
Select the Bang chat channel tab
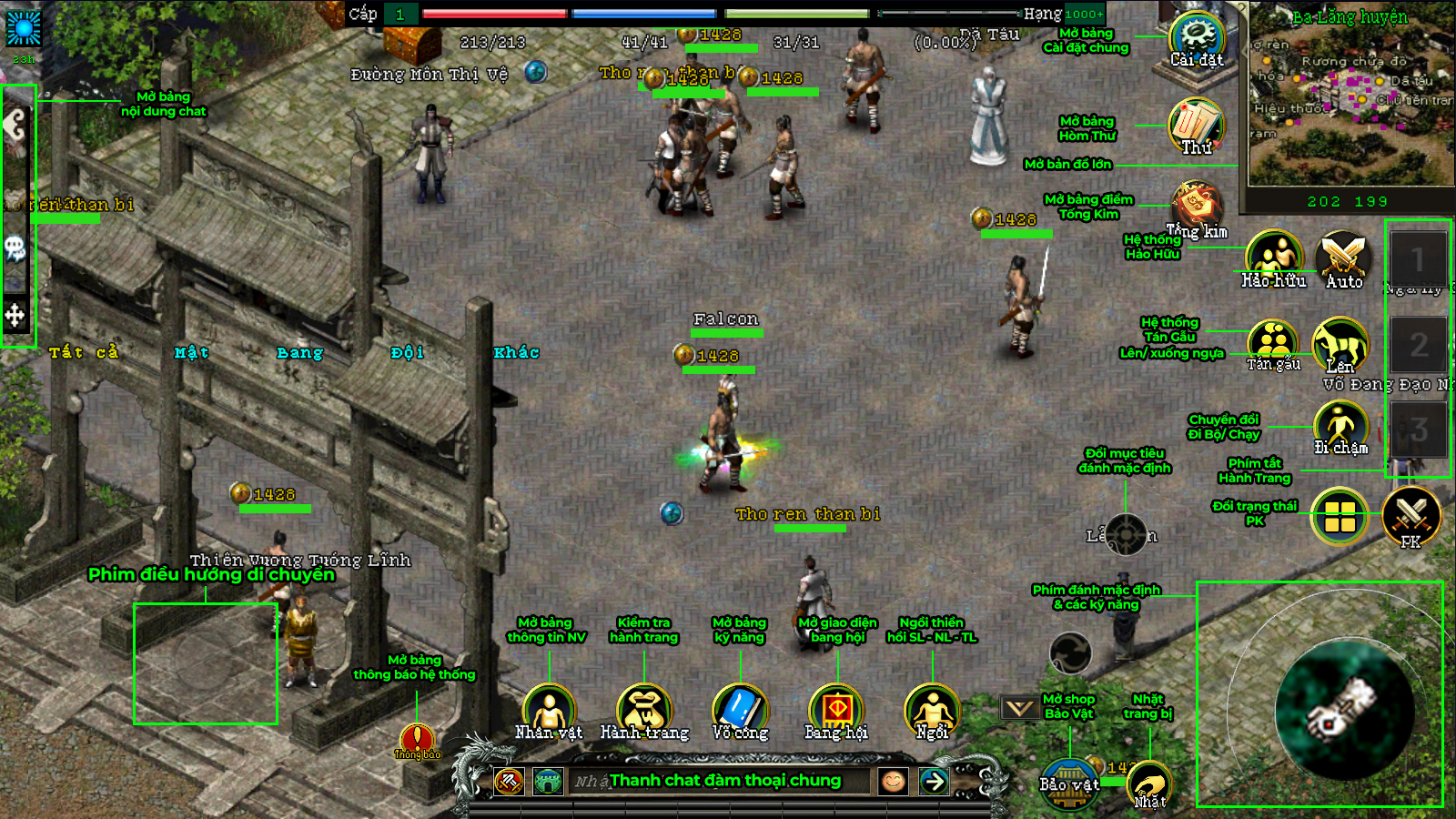coord(299,353)
